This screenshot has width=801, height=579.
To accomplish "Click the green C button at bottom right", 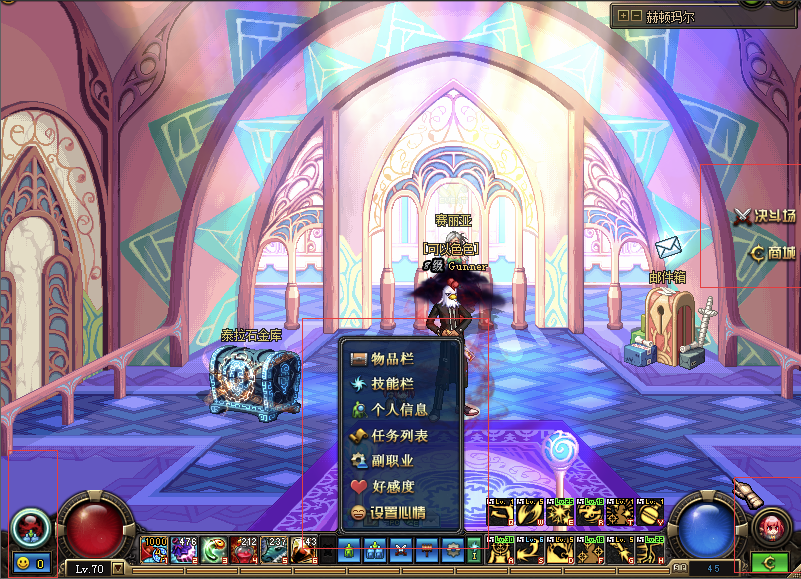I will coord(769,563).
